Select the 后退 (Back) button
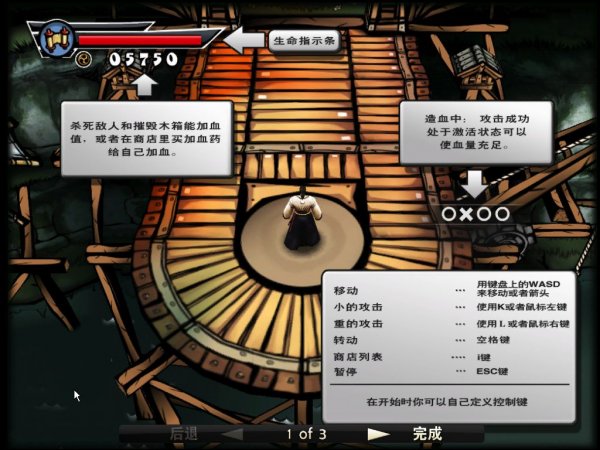 click(x=184, y=434)
